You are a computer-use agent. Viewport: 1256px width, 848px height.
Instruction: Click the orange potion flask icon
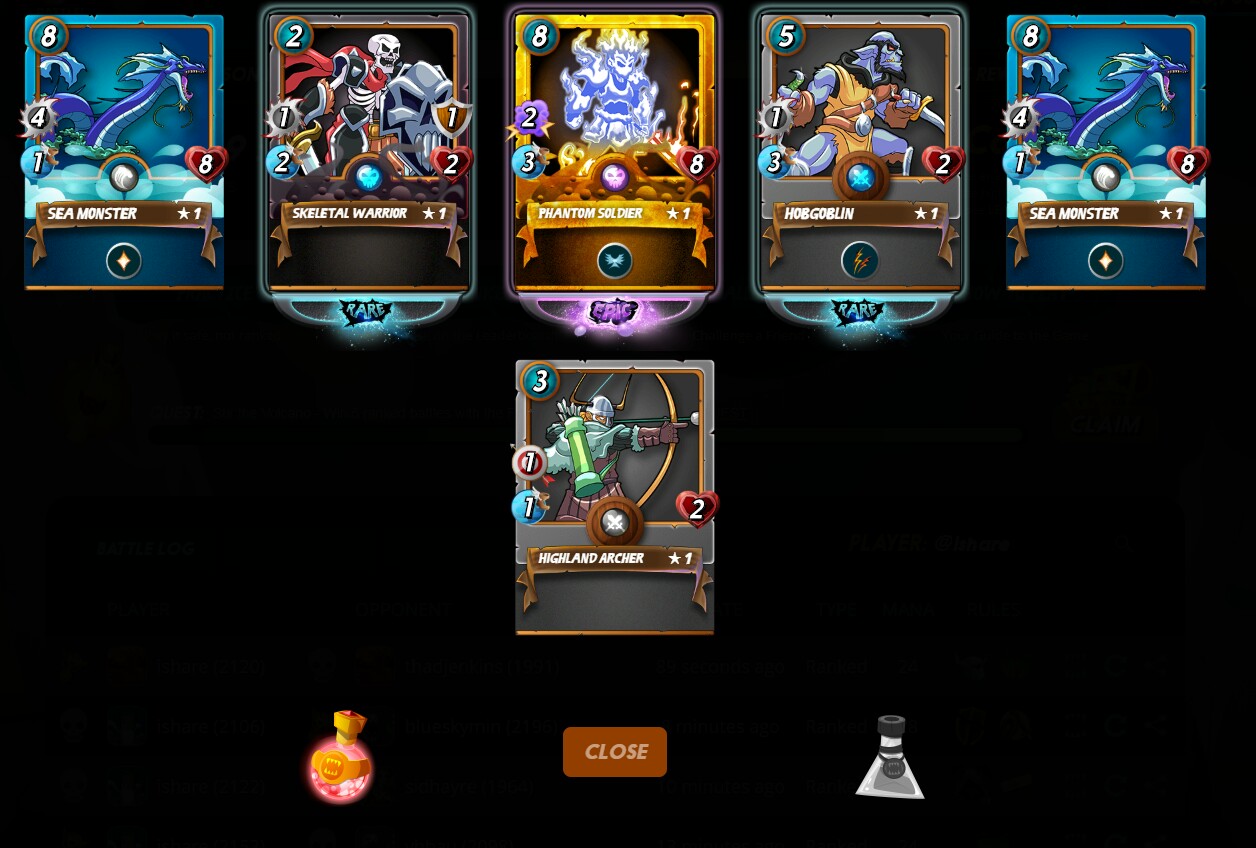pos(341,757)
